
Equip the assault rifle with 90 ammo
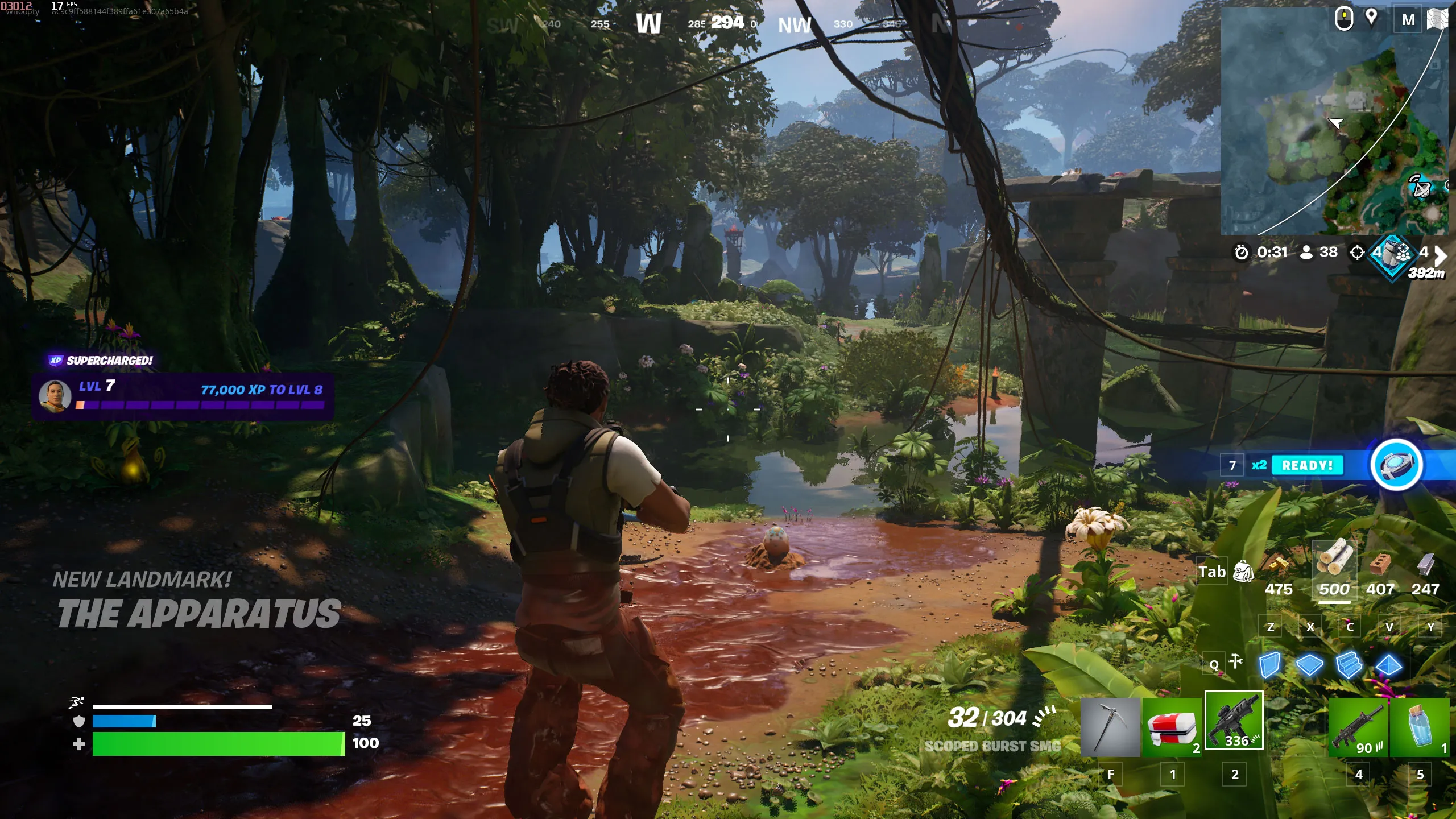[1358, 727]
